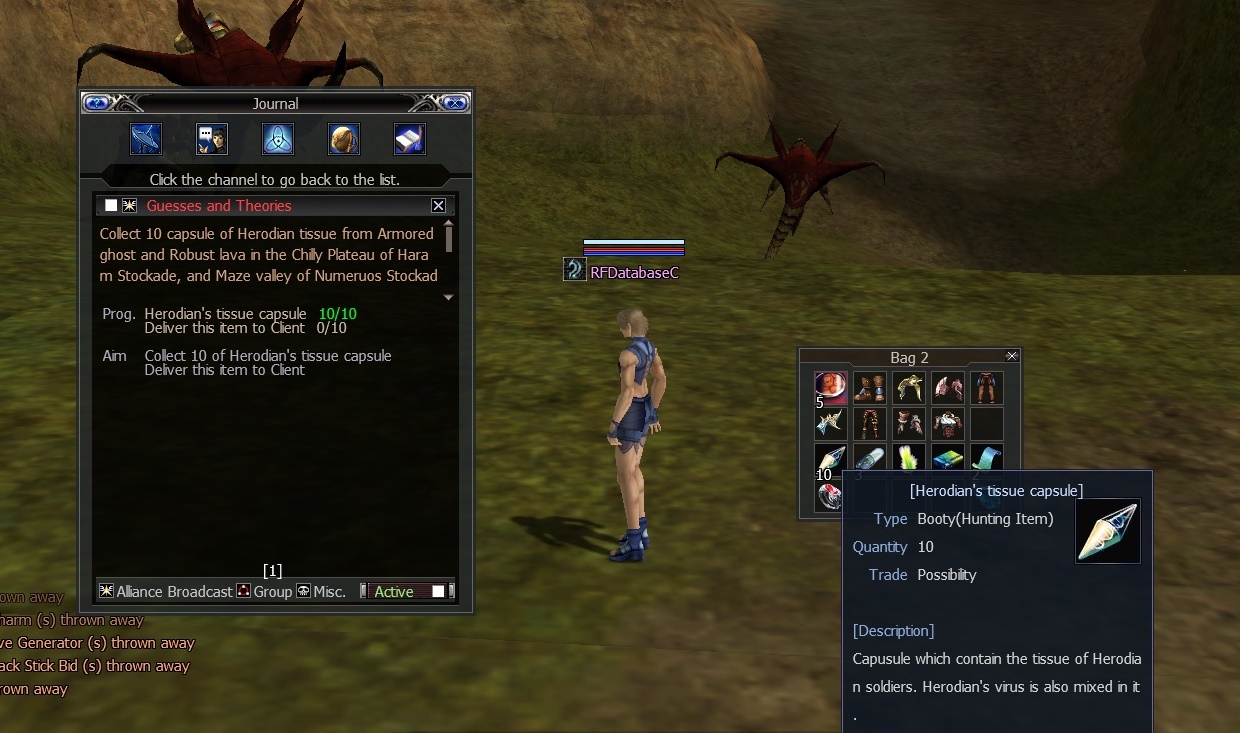Pick the yellow-green feather item in bag
Viewport: 1240px width, 733px height.
coord(909,459)
